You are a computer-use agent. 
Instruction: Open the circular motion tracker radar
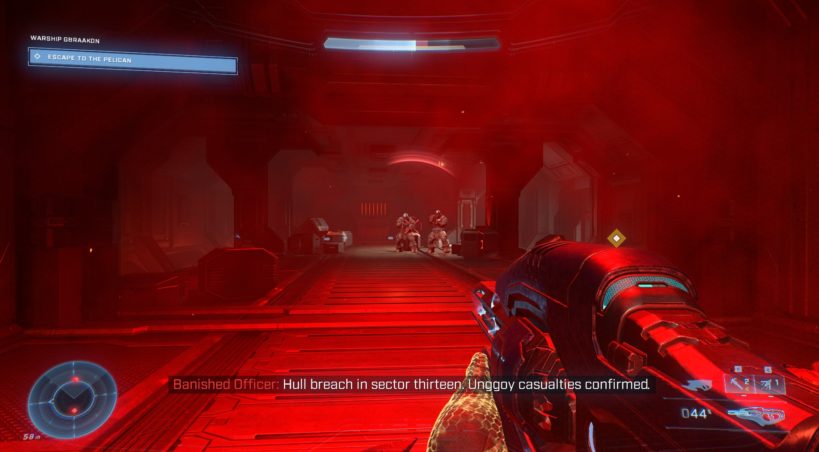(72, 398)
